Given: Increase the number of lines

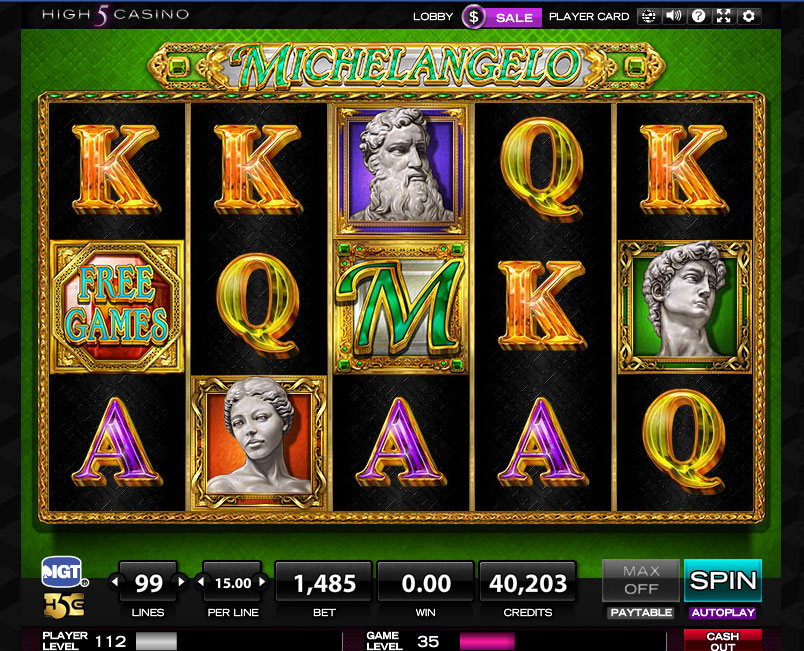Looking at the screenshot, I should click(181, 581).
